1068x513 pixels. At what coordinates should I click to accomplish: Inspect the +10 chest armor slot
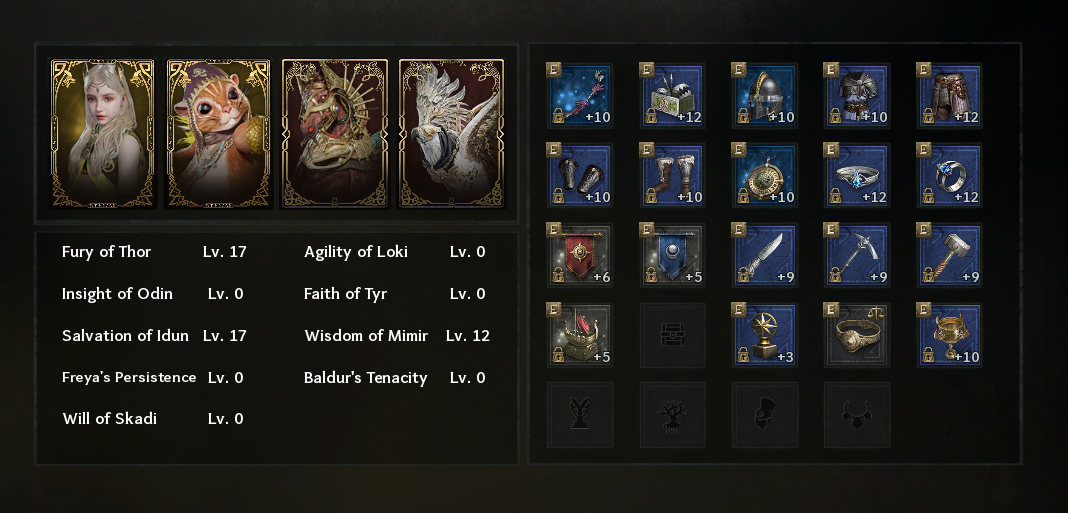point(857,96)
